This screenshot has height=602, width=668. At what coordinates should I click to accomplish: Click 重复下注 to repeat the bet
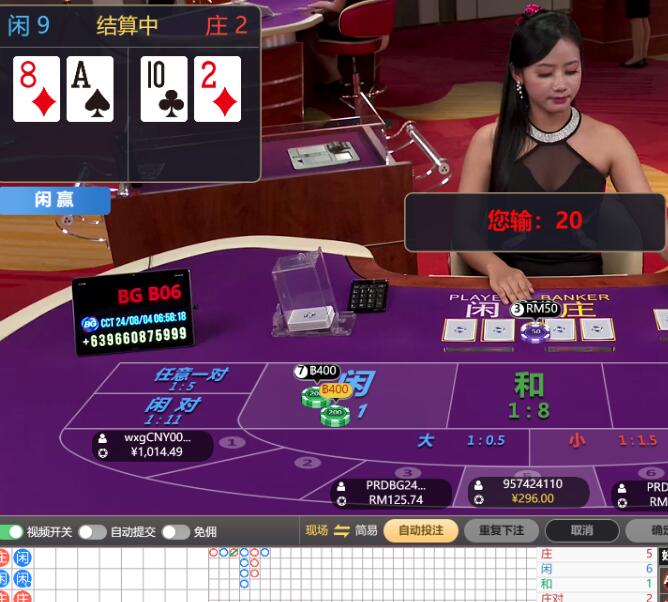[x=501, y=531]
